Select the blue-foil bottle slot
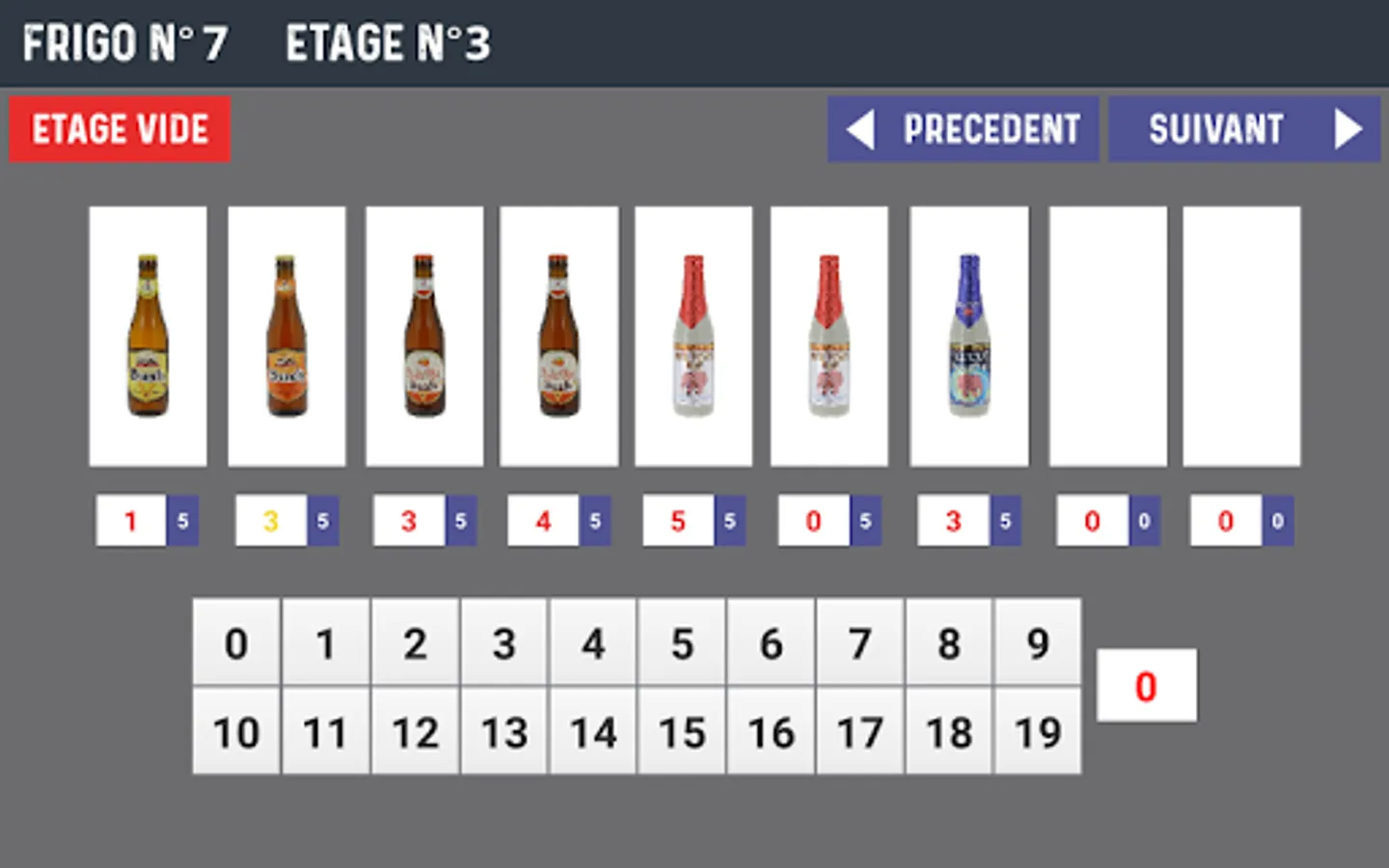1389x868 pixels. point(968,336)
